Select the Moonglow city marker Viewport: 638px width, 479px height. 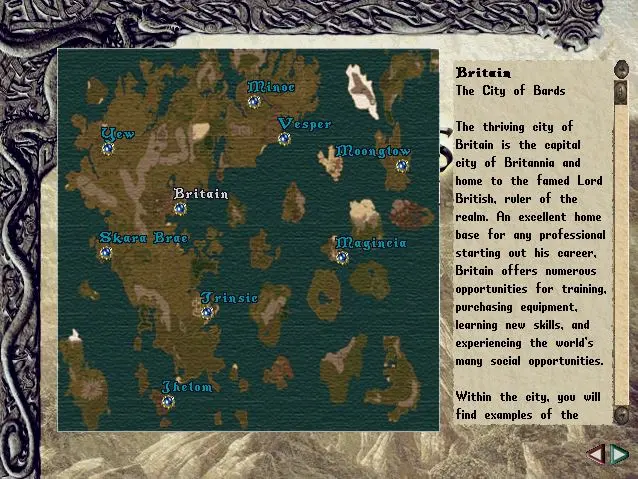[401, 166]
